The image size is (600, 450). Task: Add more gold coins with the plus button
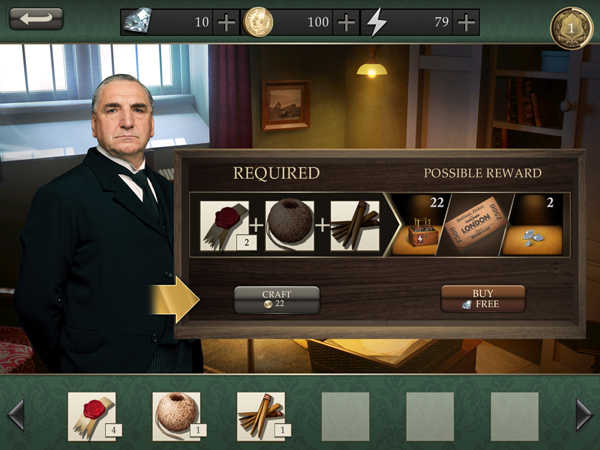[345, 22]
